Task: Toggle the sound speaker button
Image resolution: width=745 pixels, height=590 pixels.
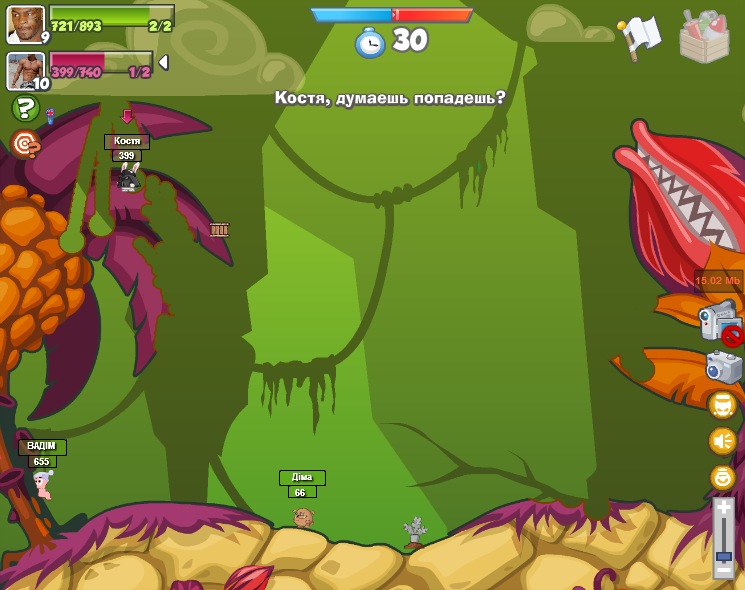Action: [x=722, y=441]
